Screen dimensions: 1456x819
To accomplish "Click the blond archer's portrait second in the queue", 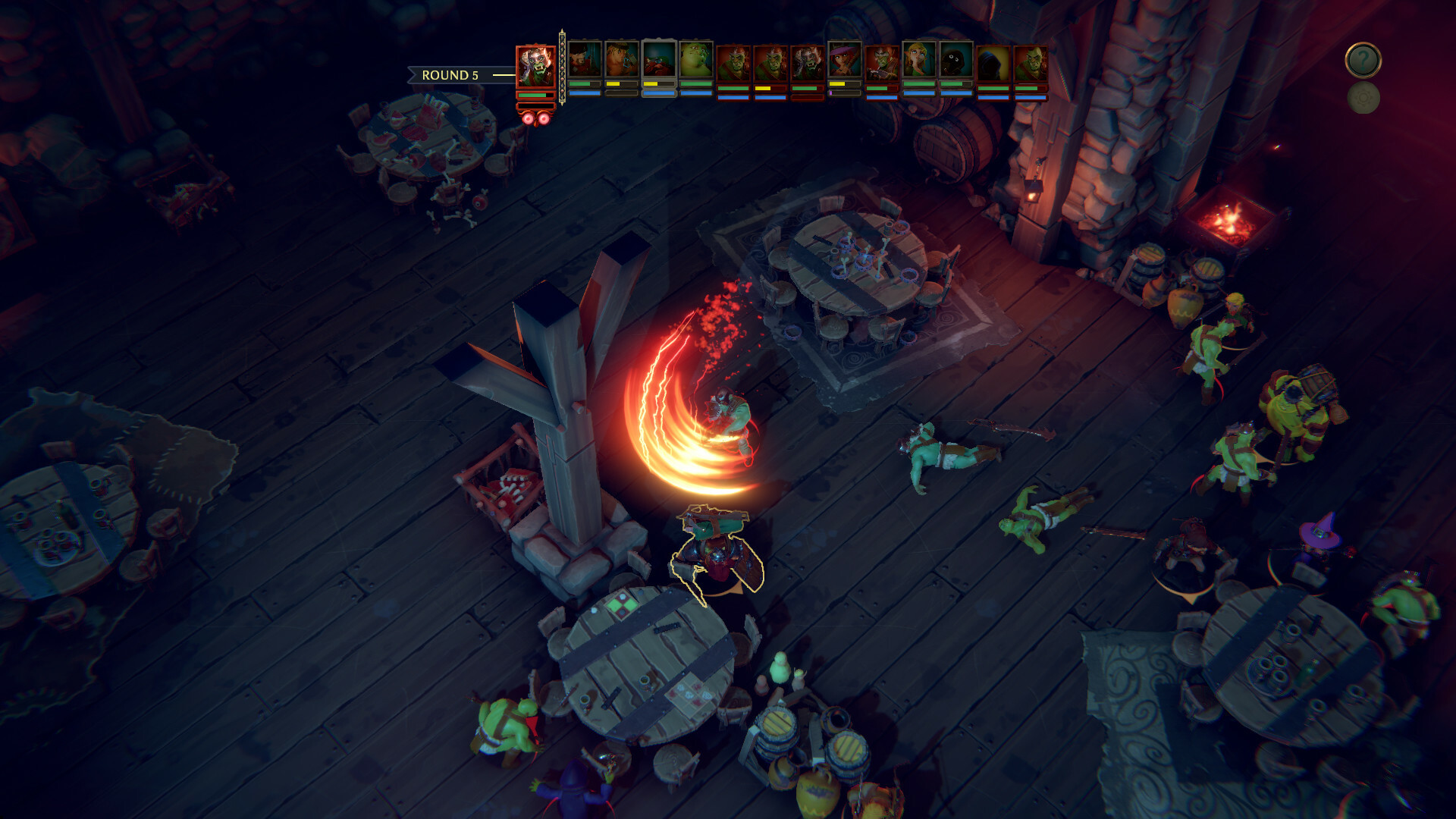I will tap(621, 59).
